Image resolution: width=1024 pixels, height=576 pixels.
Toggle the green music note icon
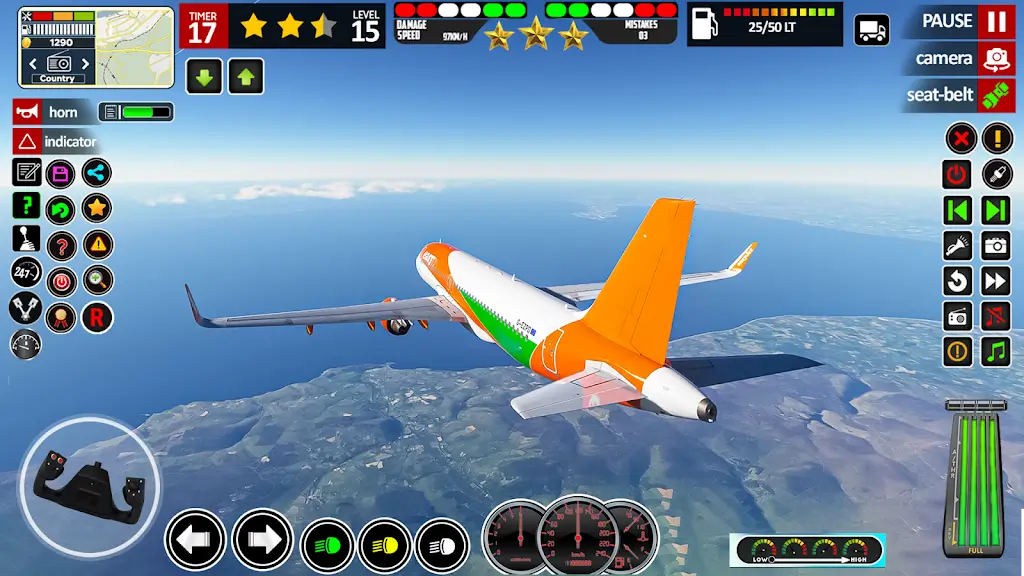coord(996,351)
